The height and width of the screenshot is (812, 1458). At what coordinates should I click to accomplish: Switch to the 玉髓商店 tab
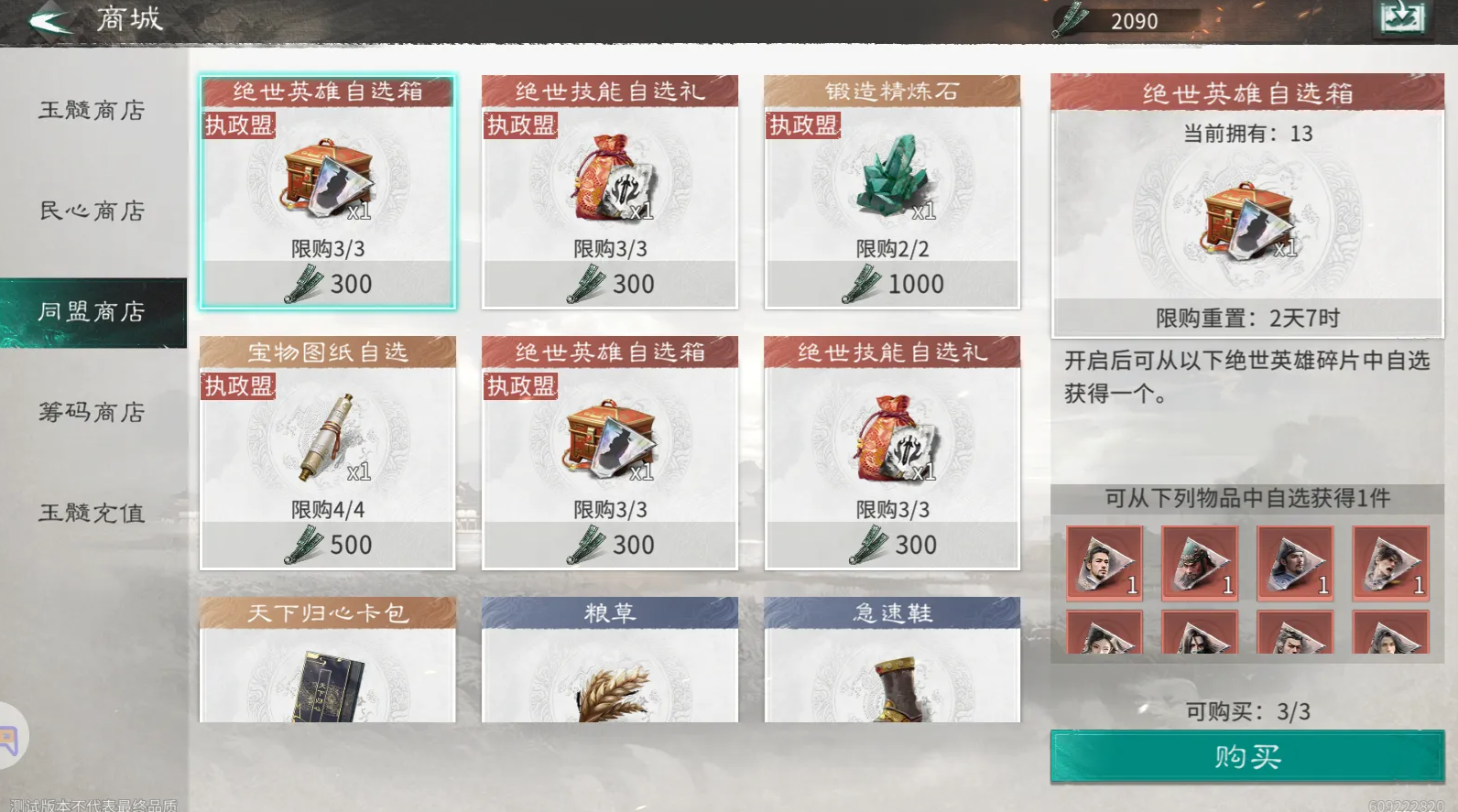point(92,111)
